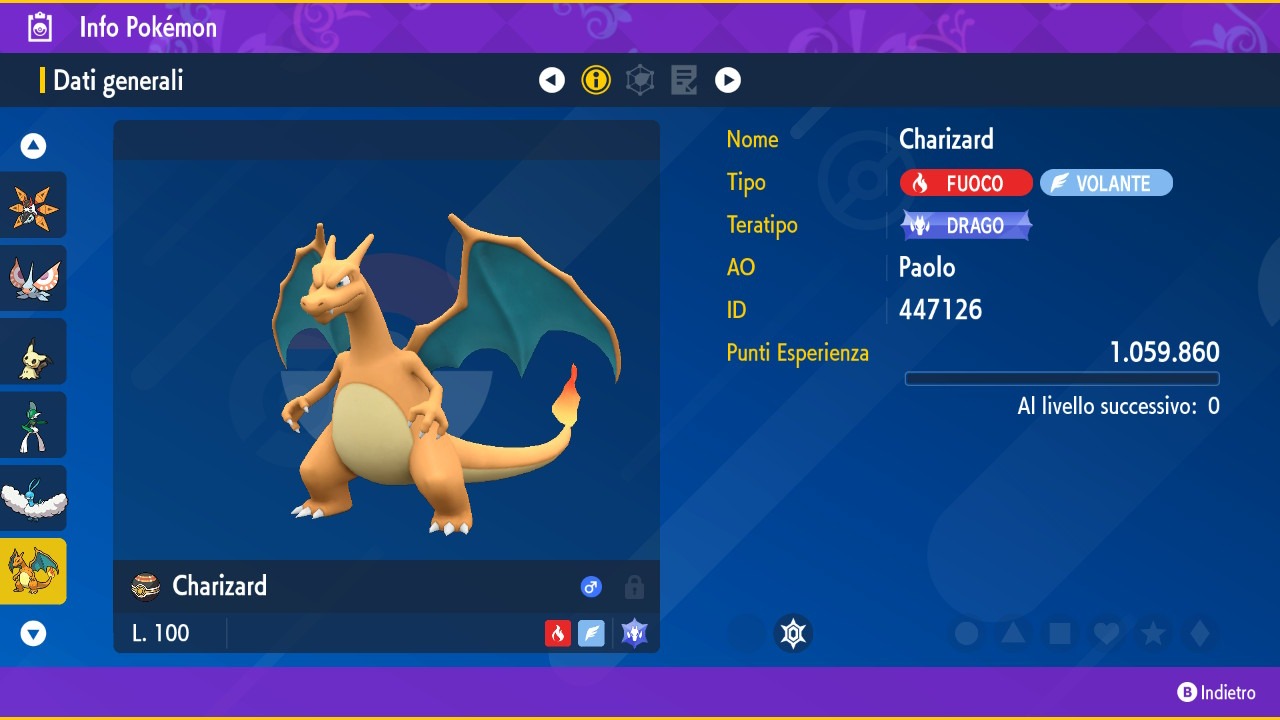Pick Altaria from the party list
1280x720 pixels.
(x=34, y=498)
